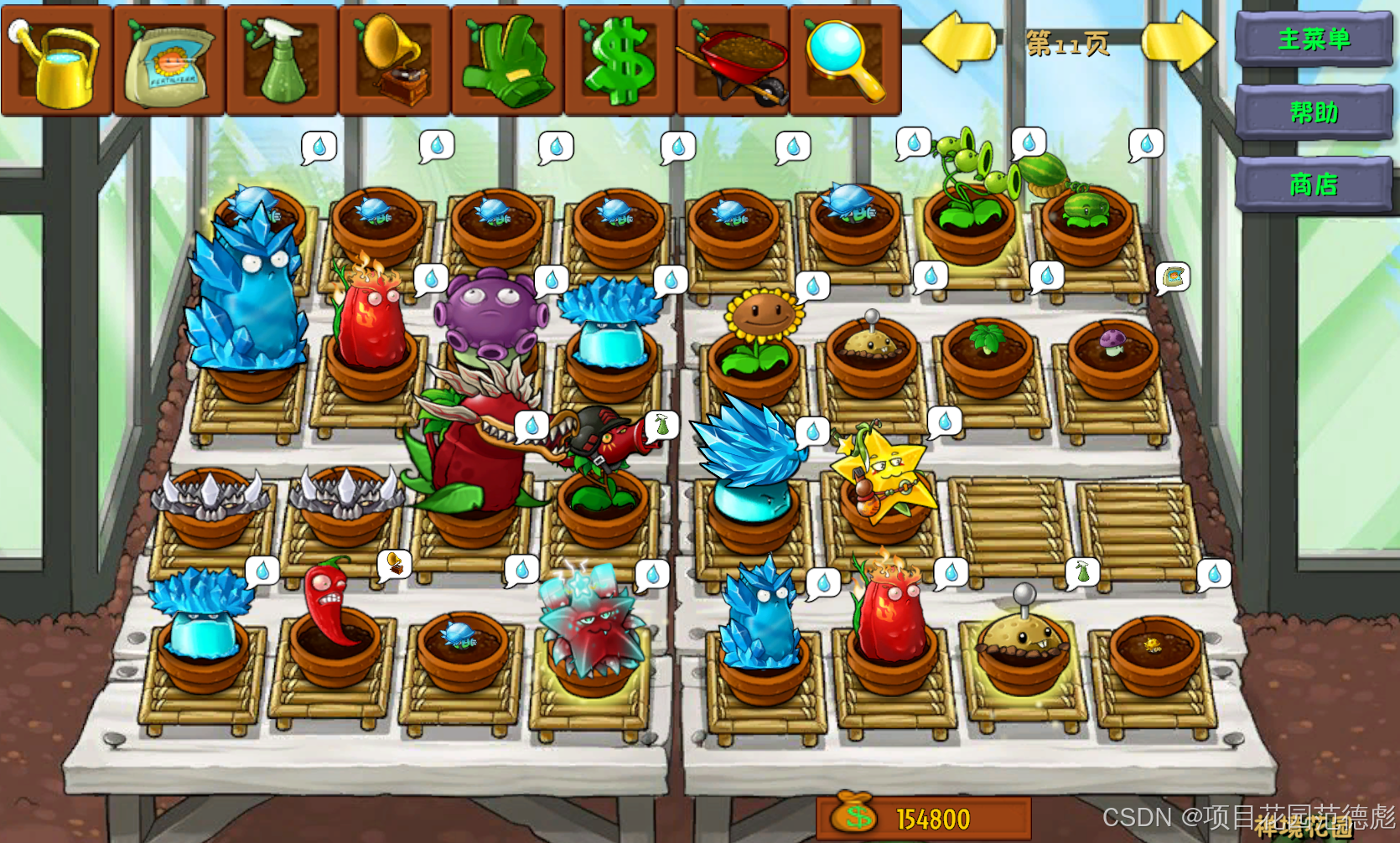Equip the green gardening glove
This screenshot has height=843, width=1400.
click(x=508, y=60)
